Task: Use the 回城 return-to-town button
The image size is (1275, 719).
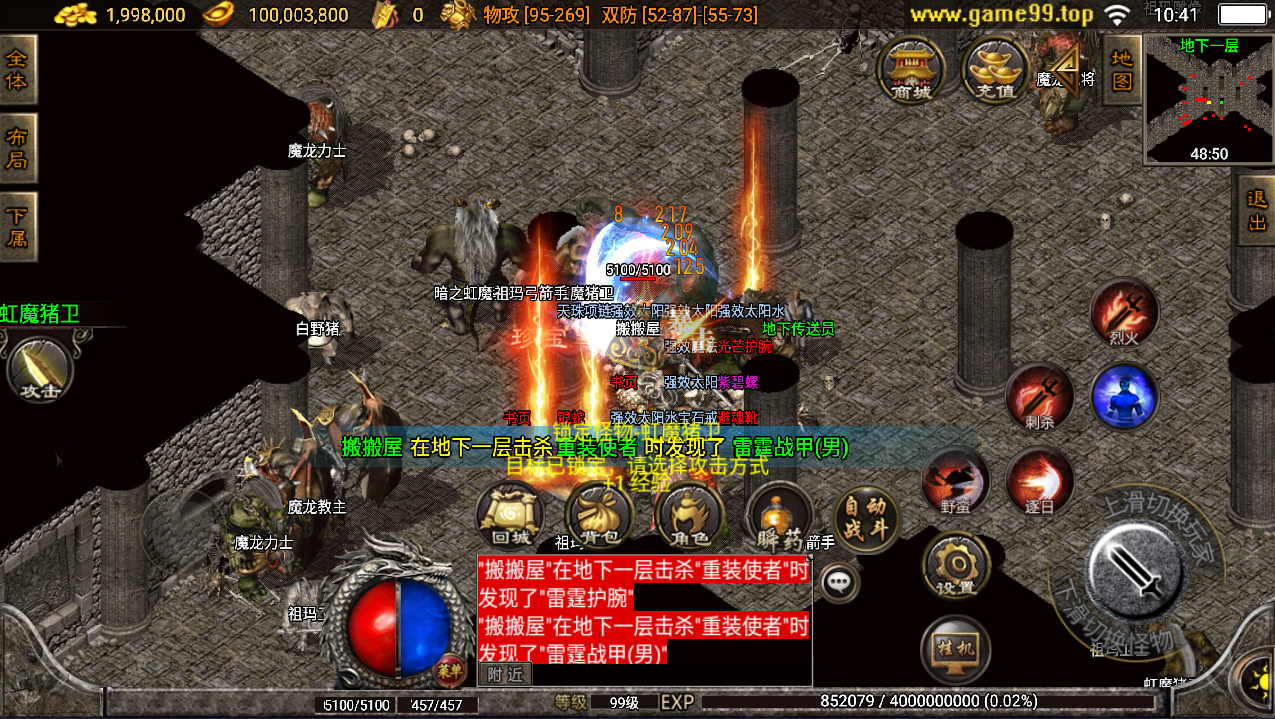Action: [510, 517]
